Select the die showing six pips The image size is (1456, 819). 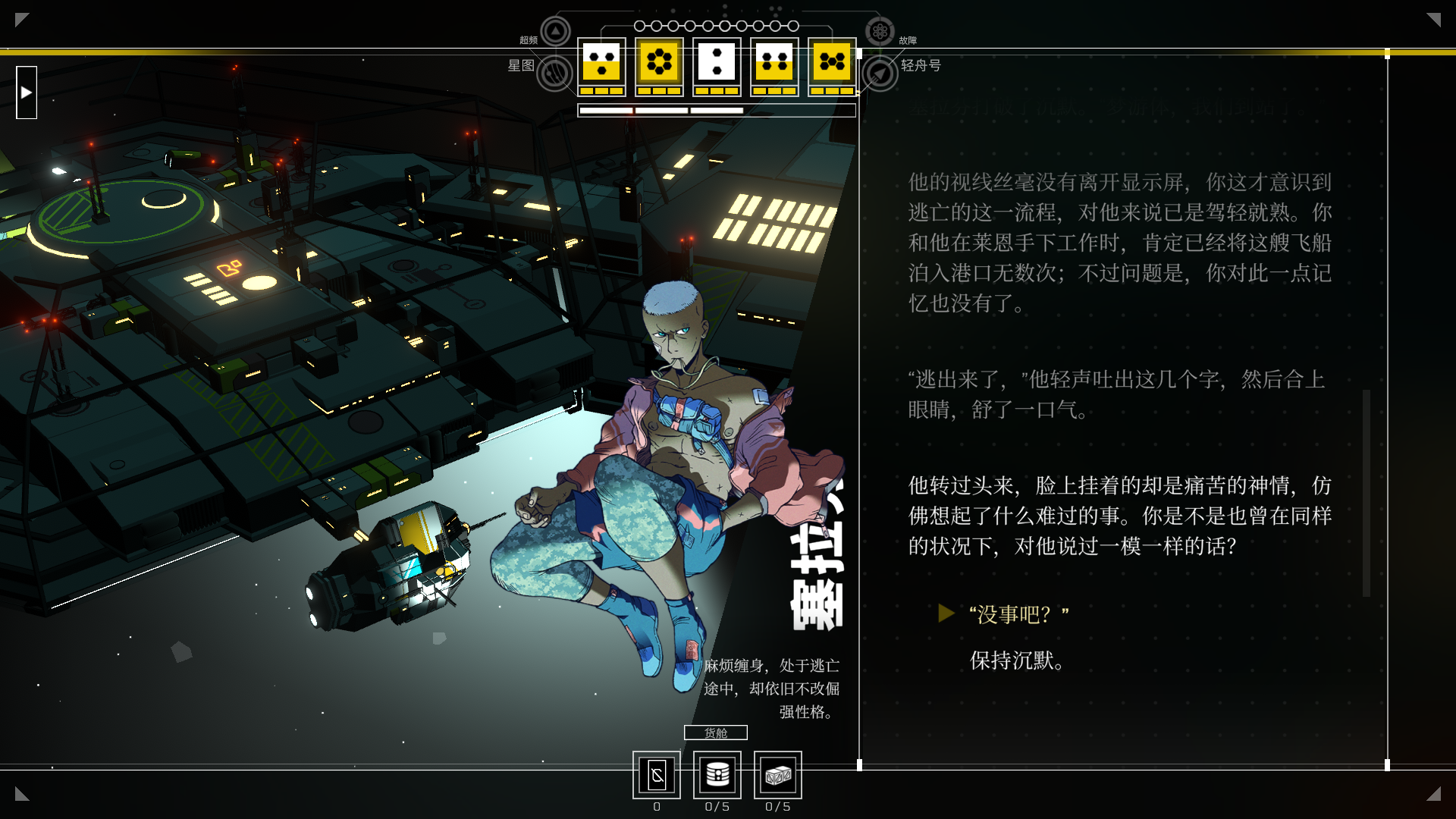(x=659, y=62)
